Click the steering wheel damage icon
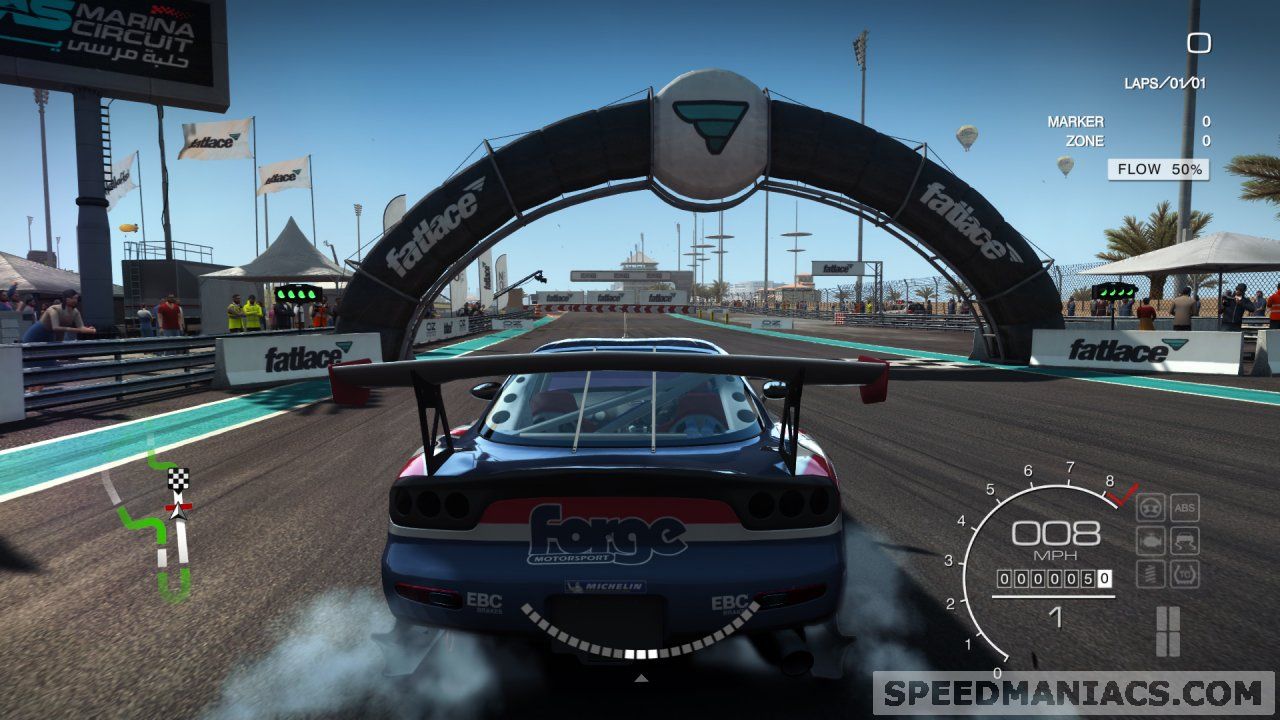1280x720 pixels. (x=1151, y=508)
